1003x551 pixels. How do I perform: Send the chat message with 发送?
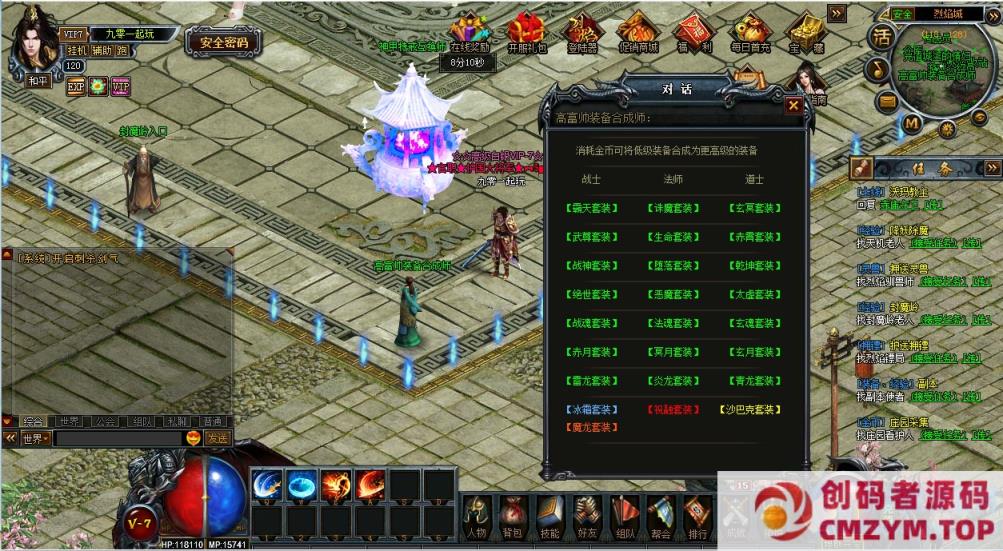point(217,438)
